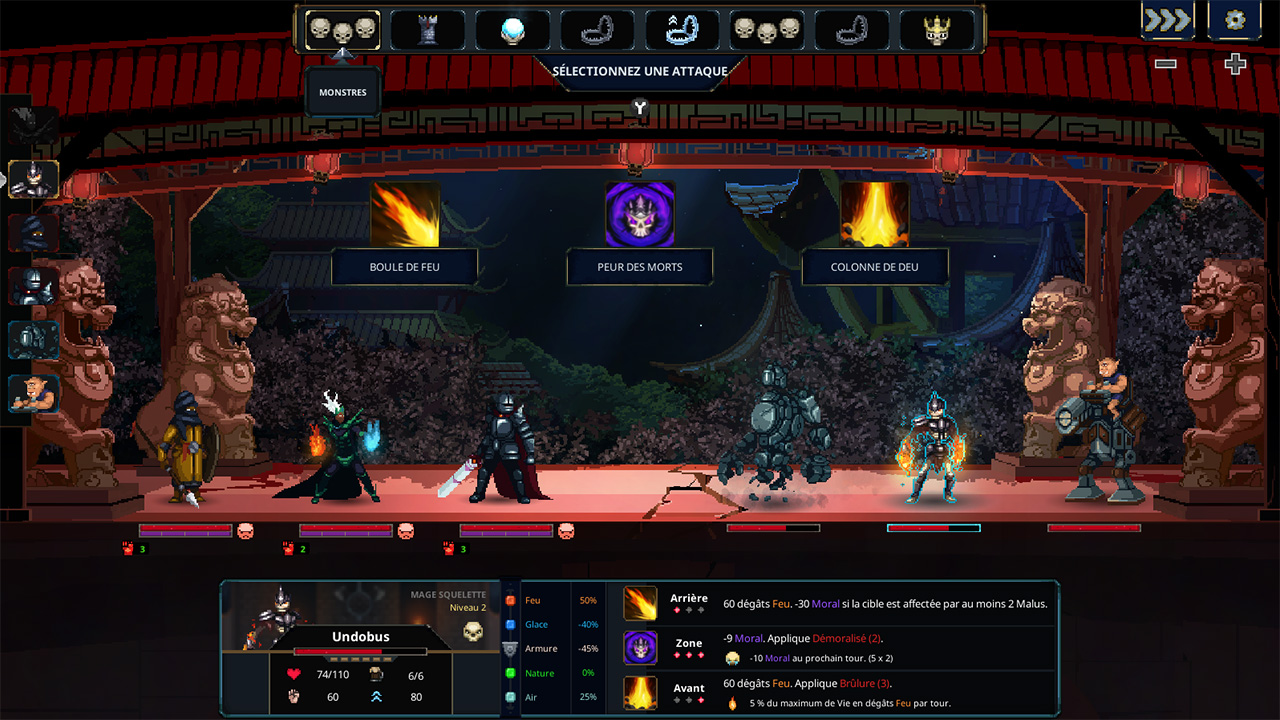The height and width of the screenshot is (720, 1280).
Task: Select the skeleton mage turn-order portrait
Action: [x=34, y=180]
